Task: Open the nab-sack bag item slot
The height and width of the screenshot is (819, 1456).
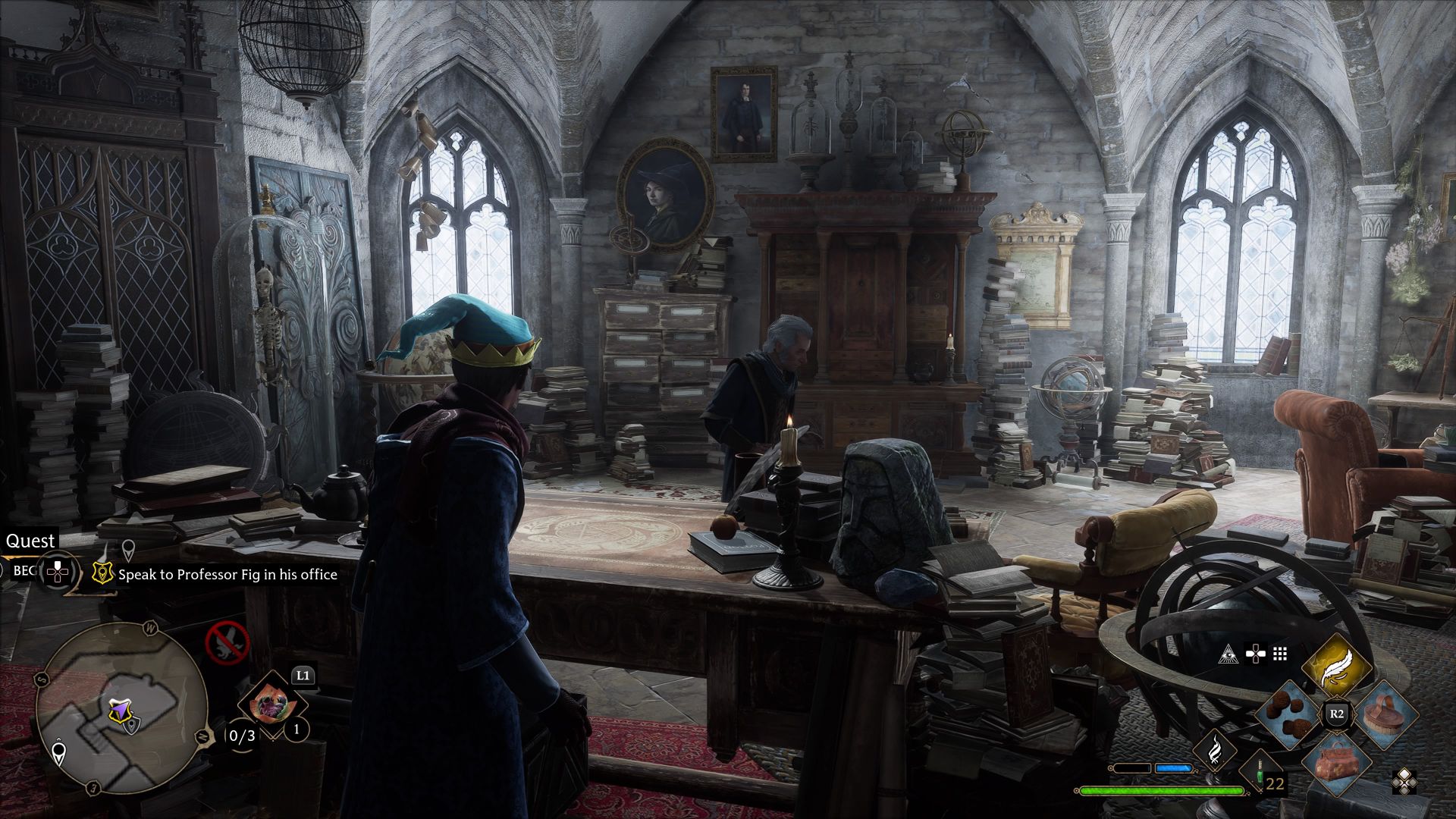Action: point(1338,765)
